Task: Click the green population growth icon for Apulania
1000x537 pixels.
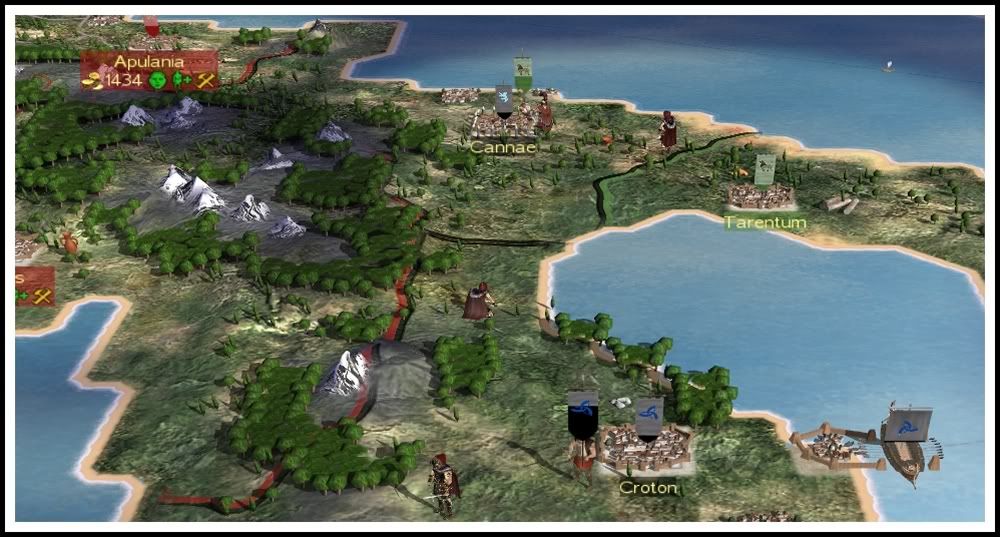Action: [182, 80]
